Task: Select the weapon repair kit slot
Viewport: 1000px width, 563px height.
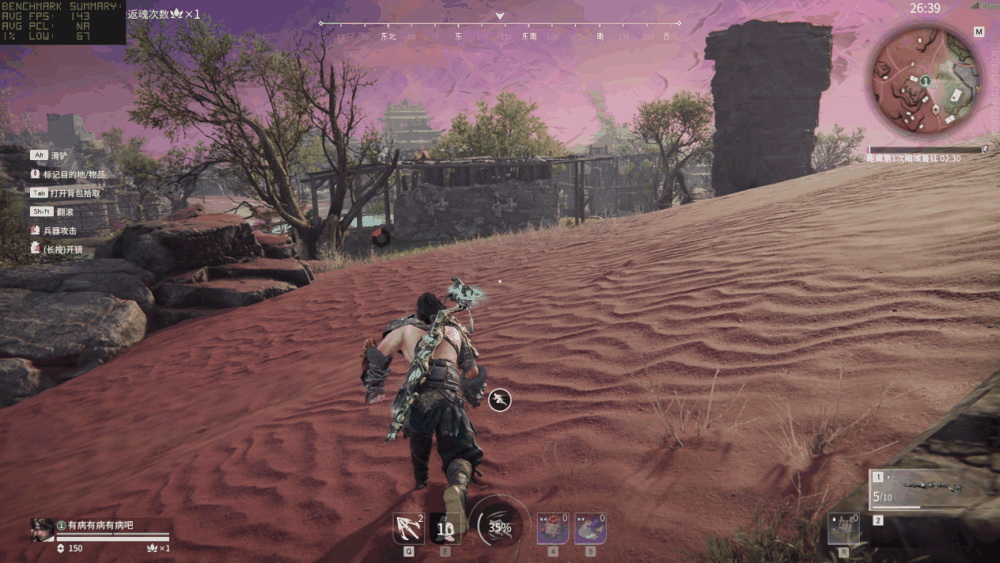Action: [x=843, y=529]
